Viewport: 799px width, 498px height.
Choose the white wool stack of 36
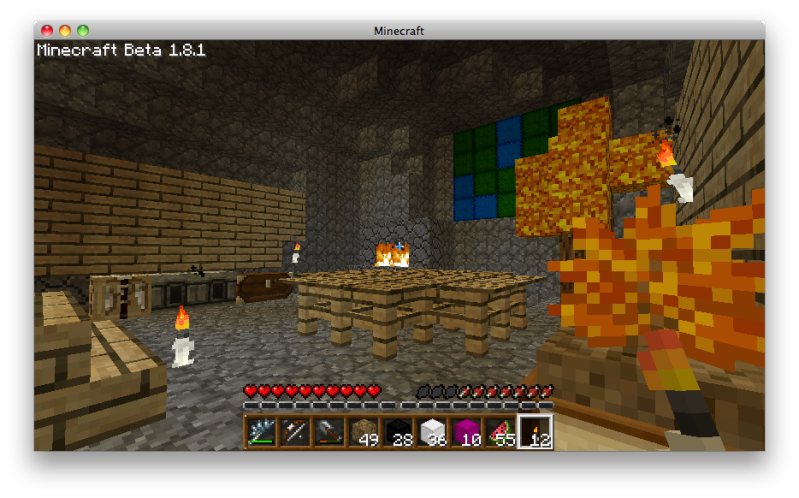tap(432, 432)
